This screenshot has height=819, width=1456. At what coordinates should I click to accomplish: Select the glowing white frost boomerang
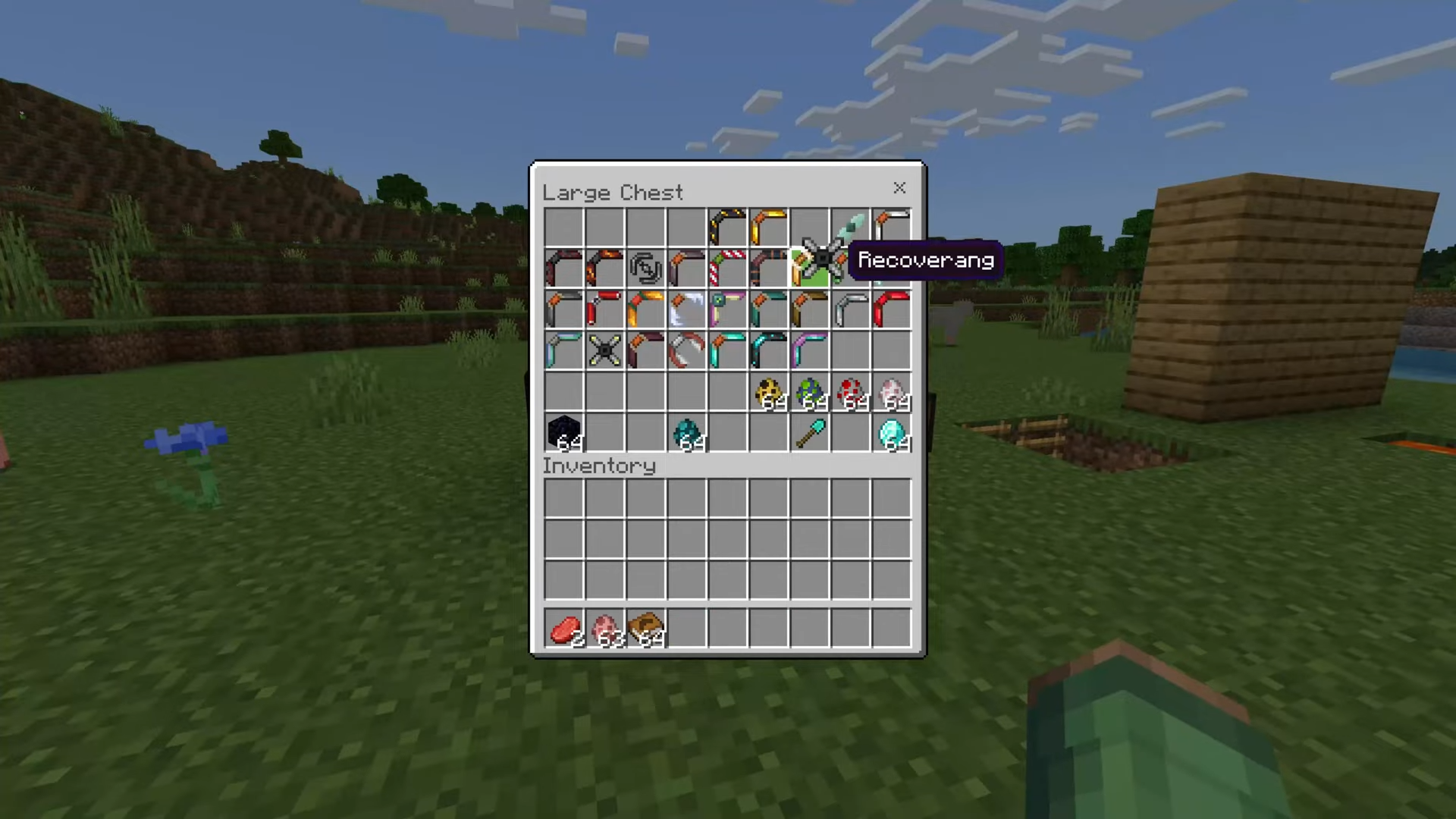tap(687, 309)
